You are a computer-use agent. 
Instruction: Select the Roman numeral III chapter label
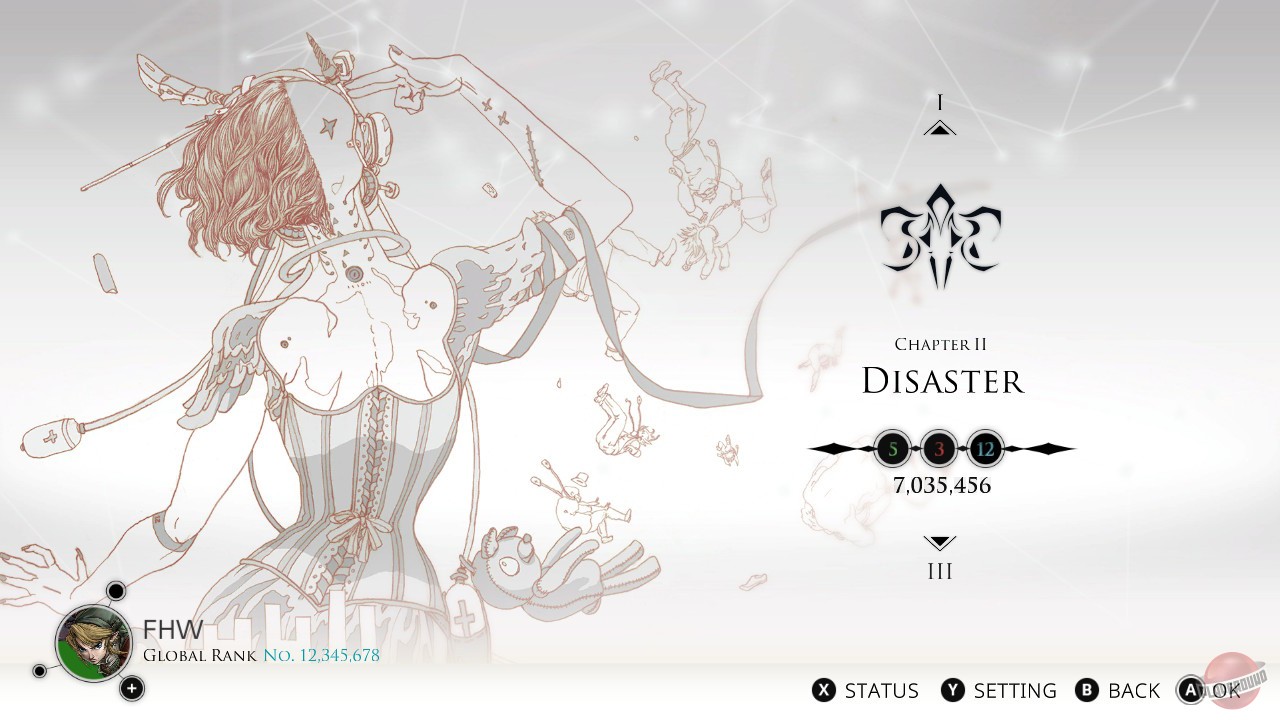coord(938,570)
